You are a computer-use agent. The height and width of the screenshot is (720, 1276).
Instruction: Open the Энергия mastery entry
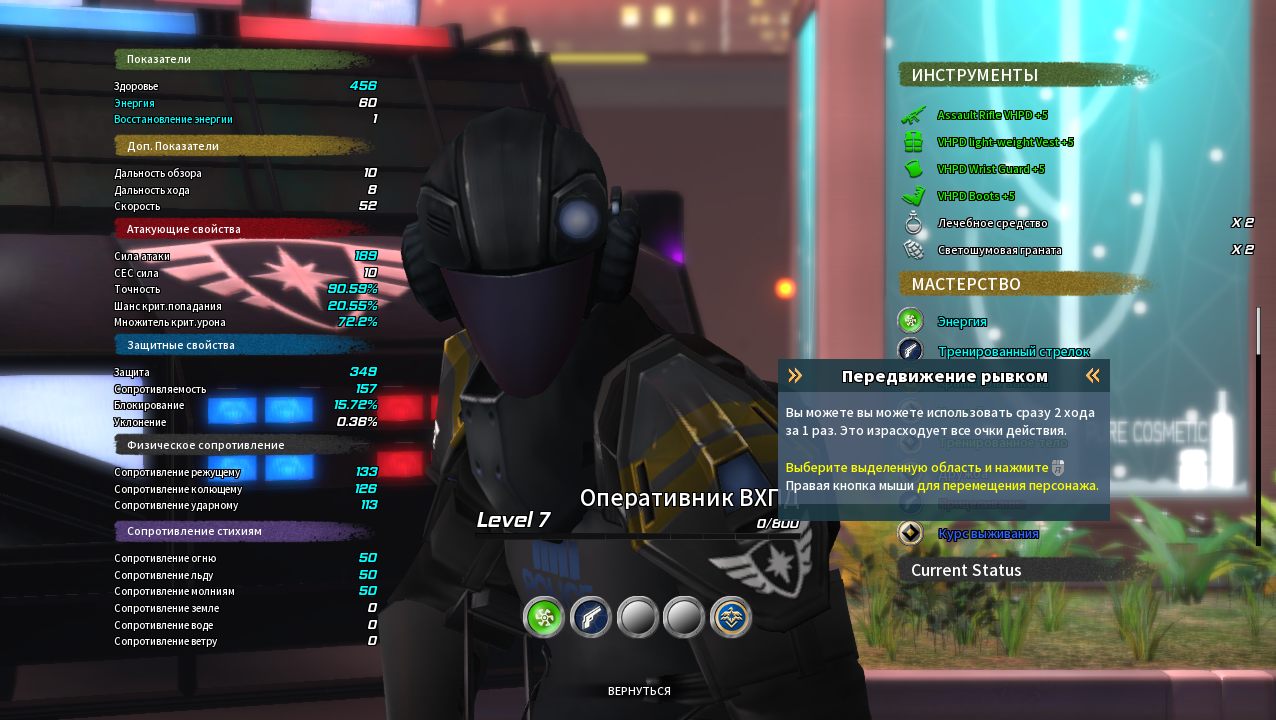point(961,321)
